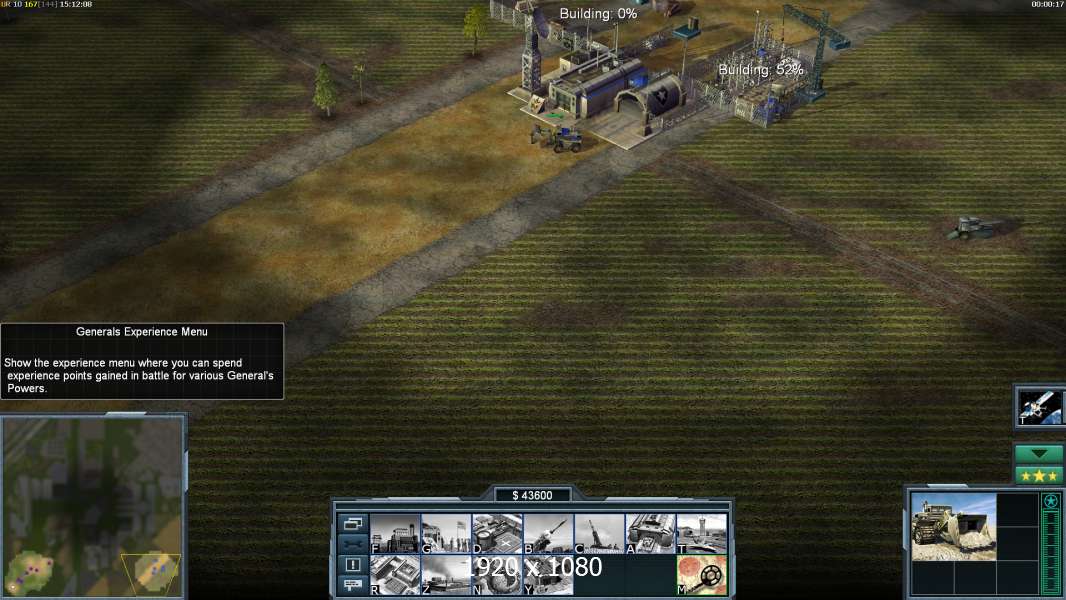
Task: Activate the mine detector command icon labeled M
Action: coord(701,575)
